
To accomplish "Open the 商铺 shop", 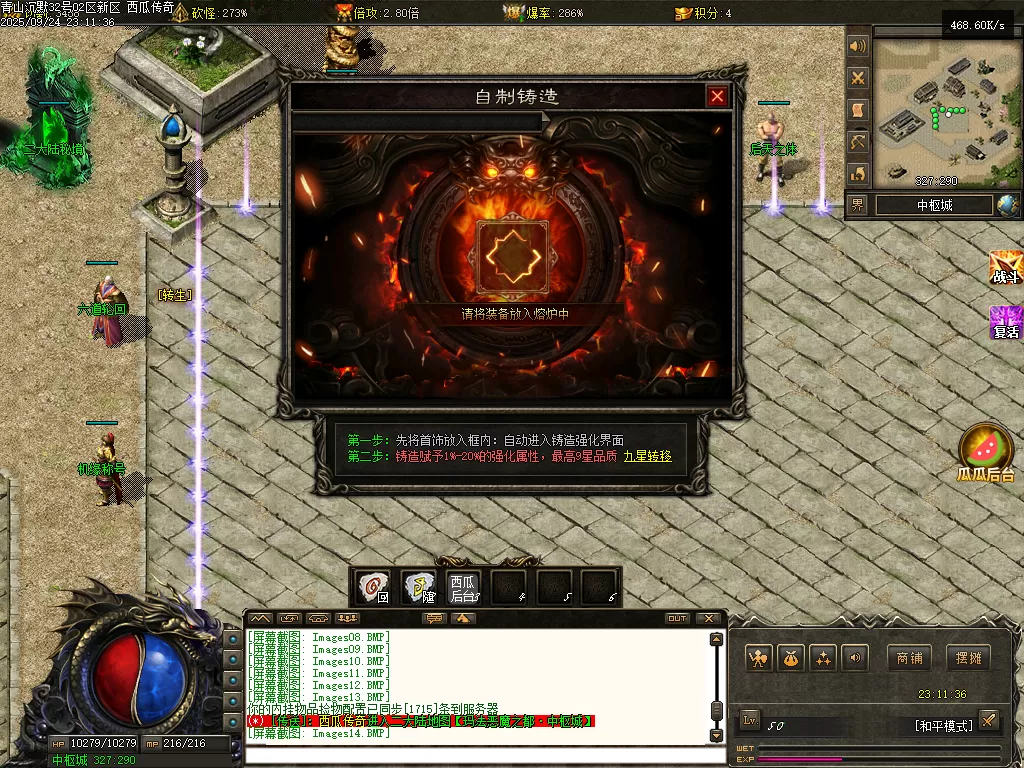I will (908, 658).
